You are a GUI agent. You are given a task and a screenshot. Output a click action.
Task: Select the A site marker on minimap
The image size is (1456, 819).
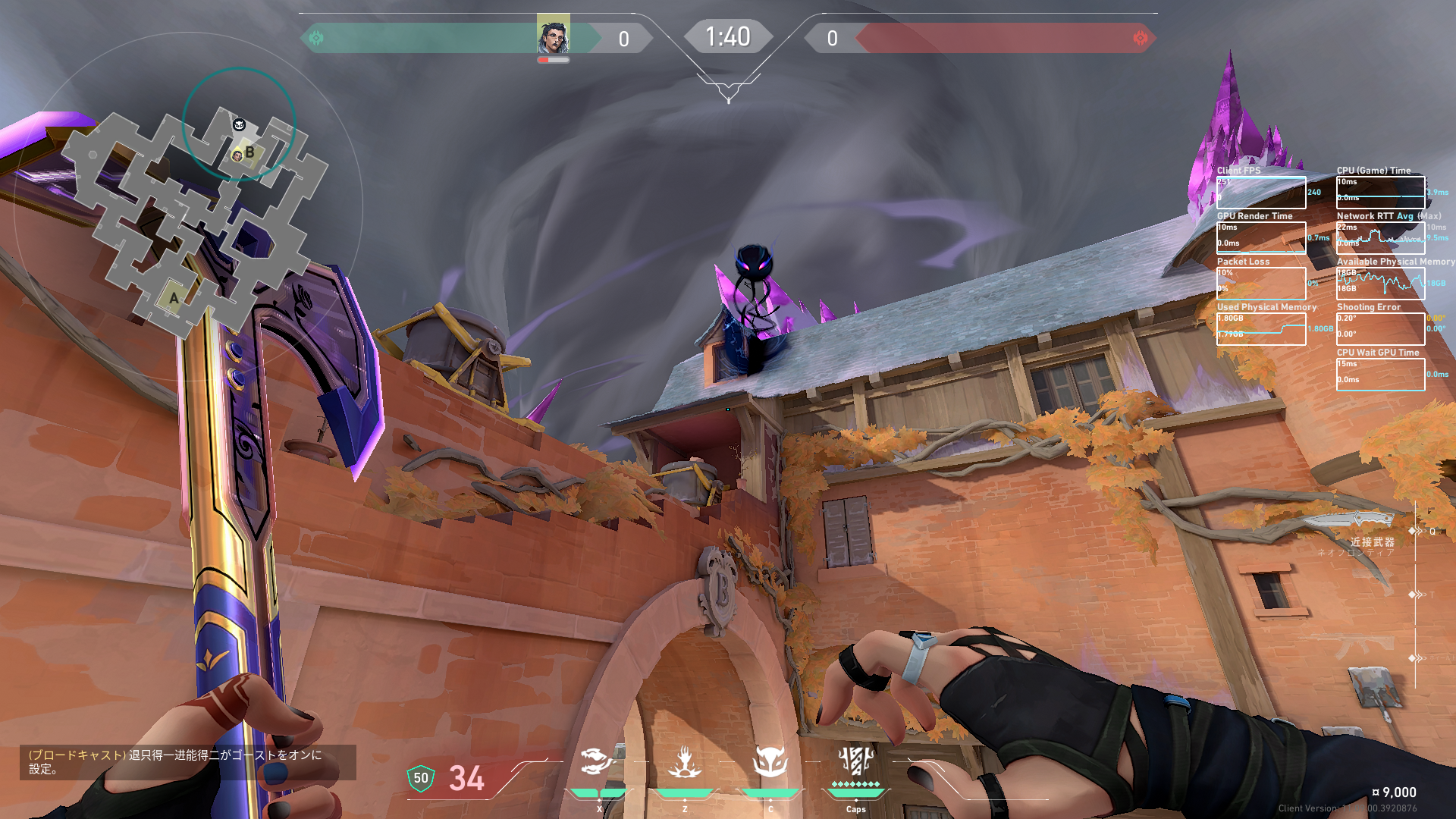[174, 298]
